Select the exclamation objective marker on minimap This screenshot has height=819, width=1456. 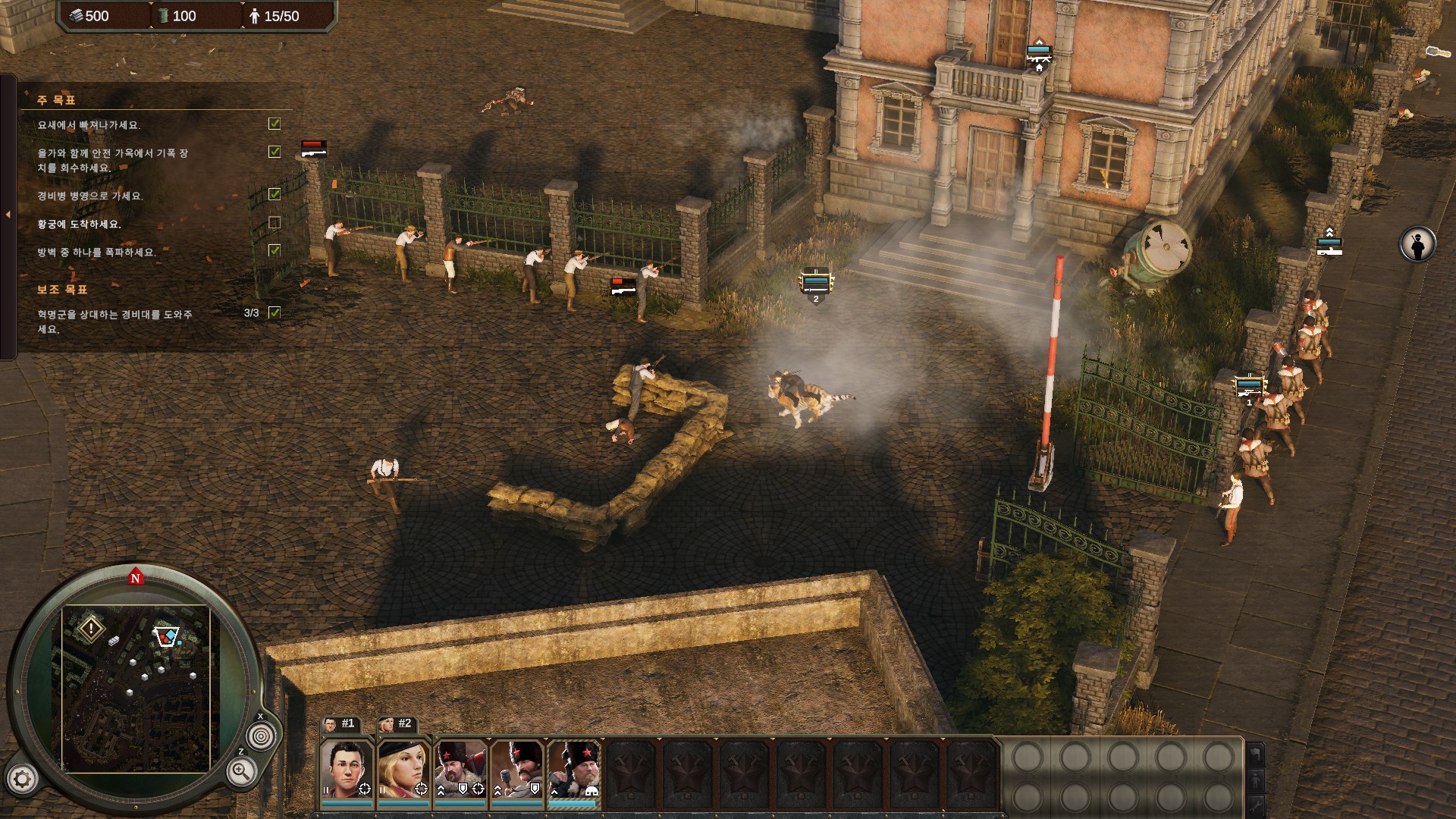point(91,629)
